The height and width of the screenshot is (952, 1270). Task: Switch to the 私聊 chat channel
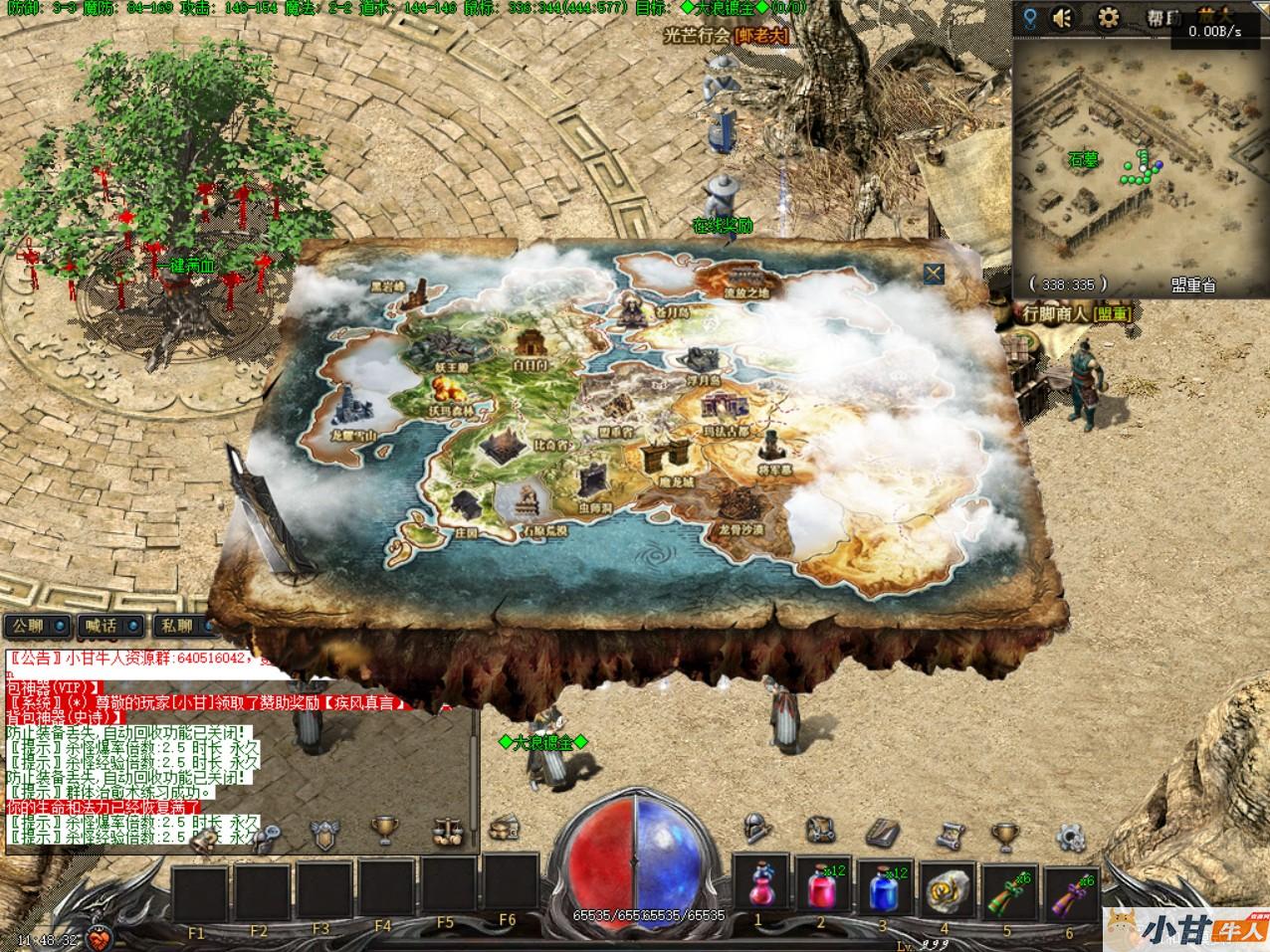coord(185,626)
